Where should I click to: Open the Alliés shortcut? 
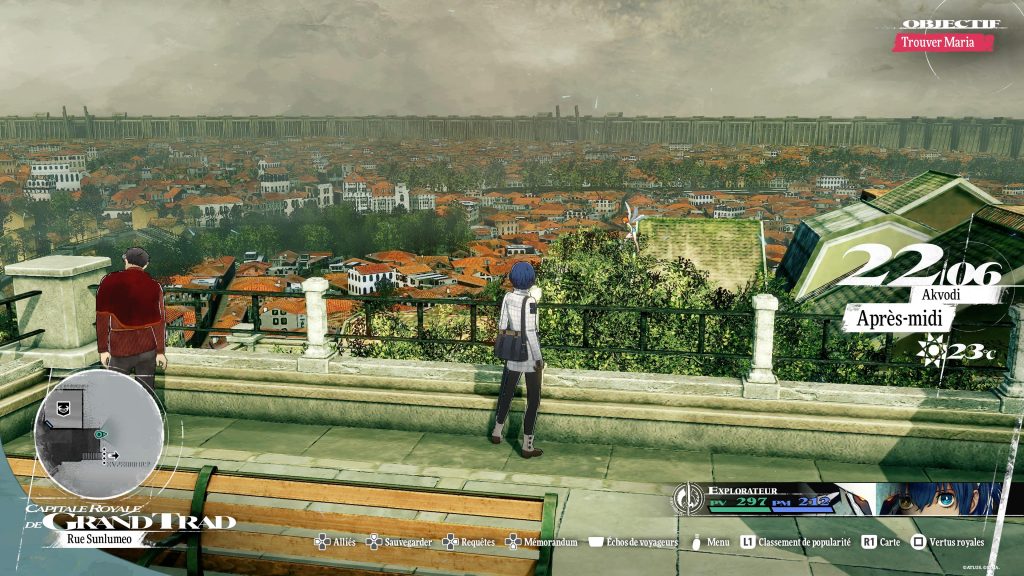334,542
